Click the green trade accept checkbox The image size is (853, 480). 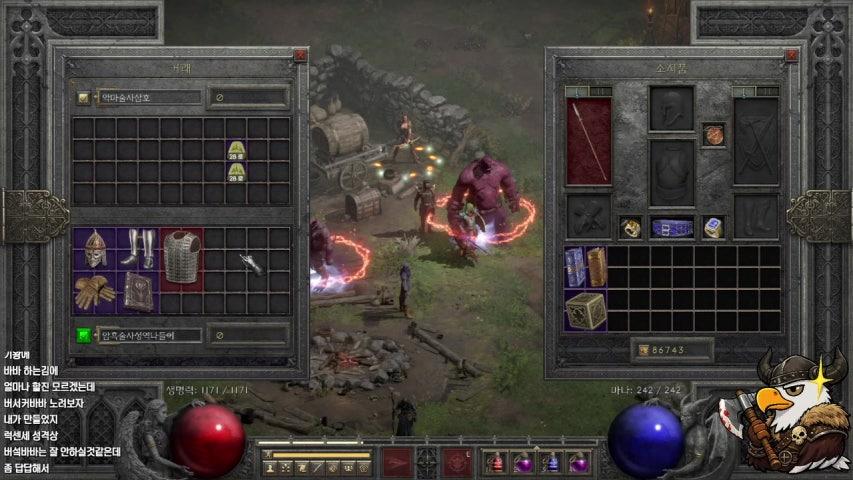point(84,335)
